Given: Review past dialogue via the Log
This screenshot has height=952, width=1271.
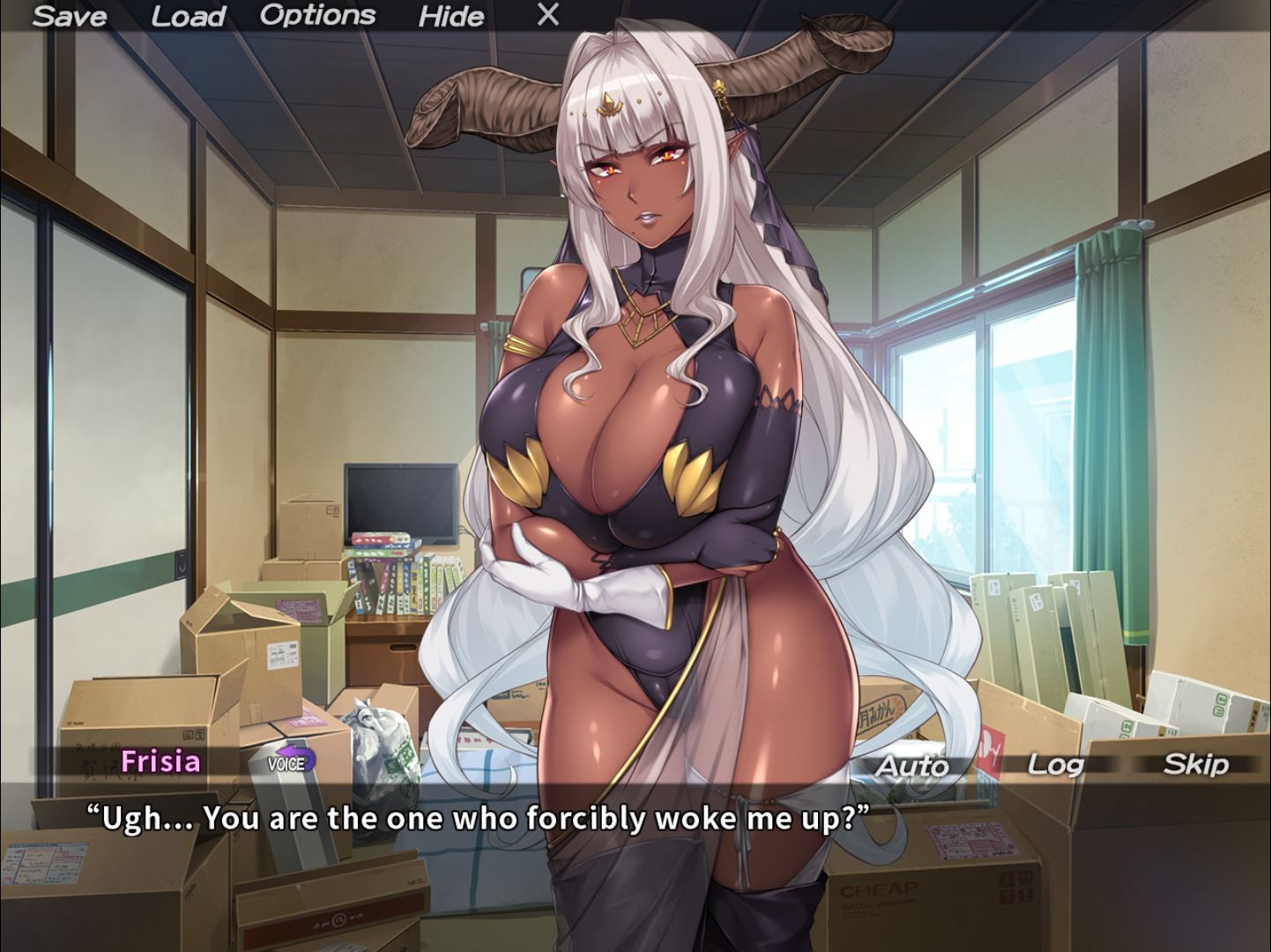Looking at the screenshot, I should point(1055,765).
